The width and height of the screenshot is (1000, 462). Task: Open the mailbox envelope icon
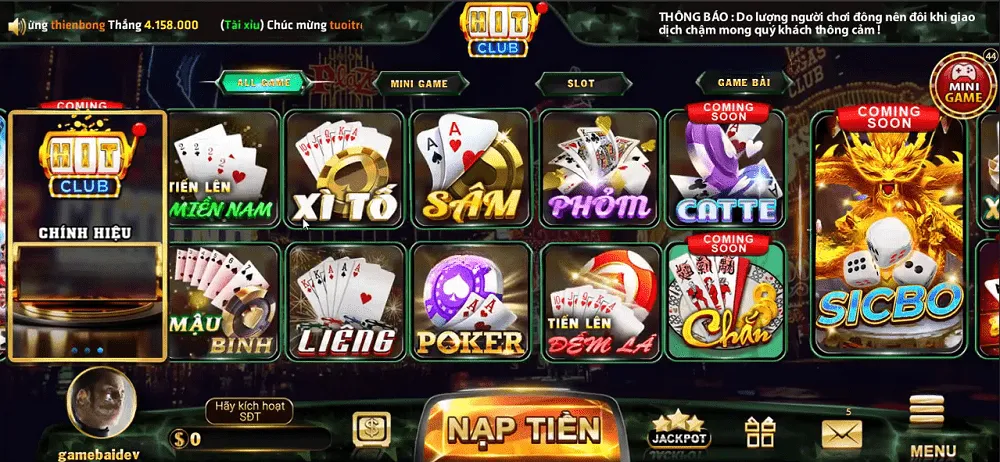tap(841, 433)
